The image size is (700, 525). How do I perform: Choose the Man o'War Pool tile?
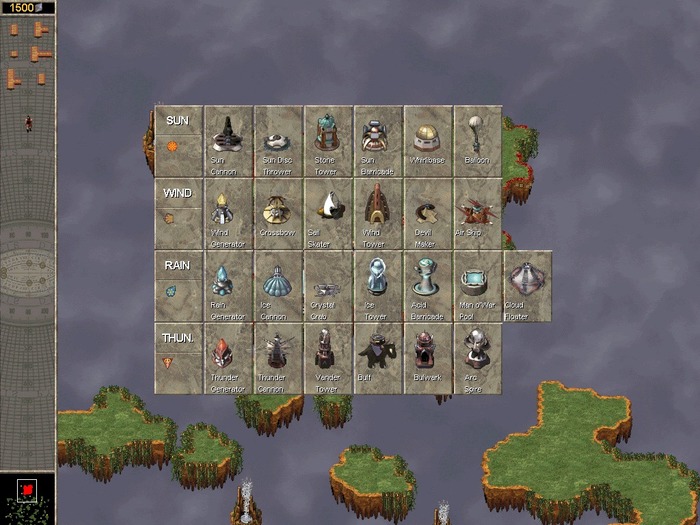[x=478, y=285]
